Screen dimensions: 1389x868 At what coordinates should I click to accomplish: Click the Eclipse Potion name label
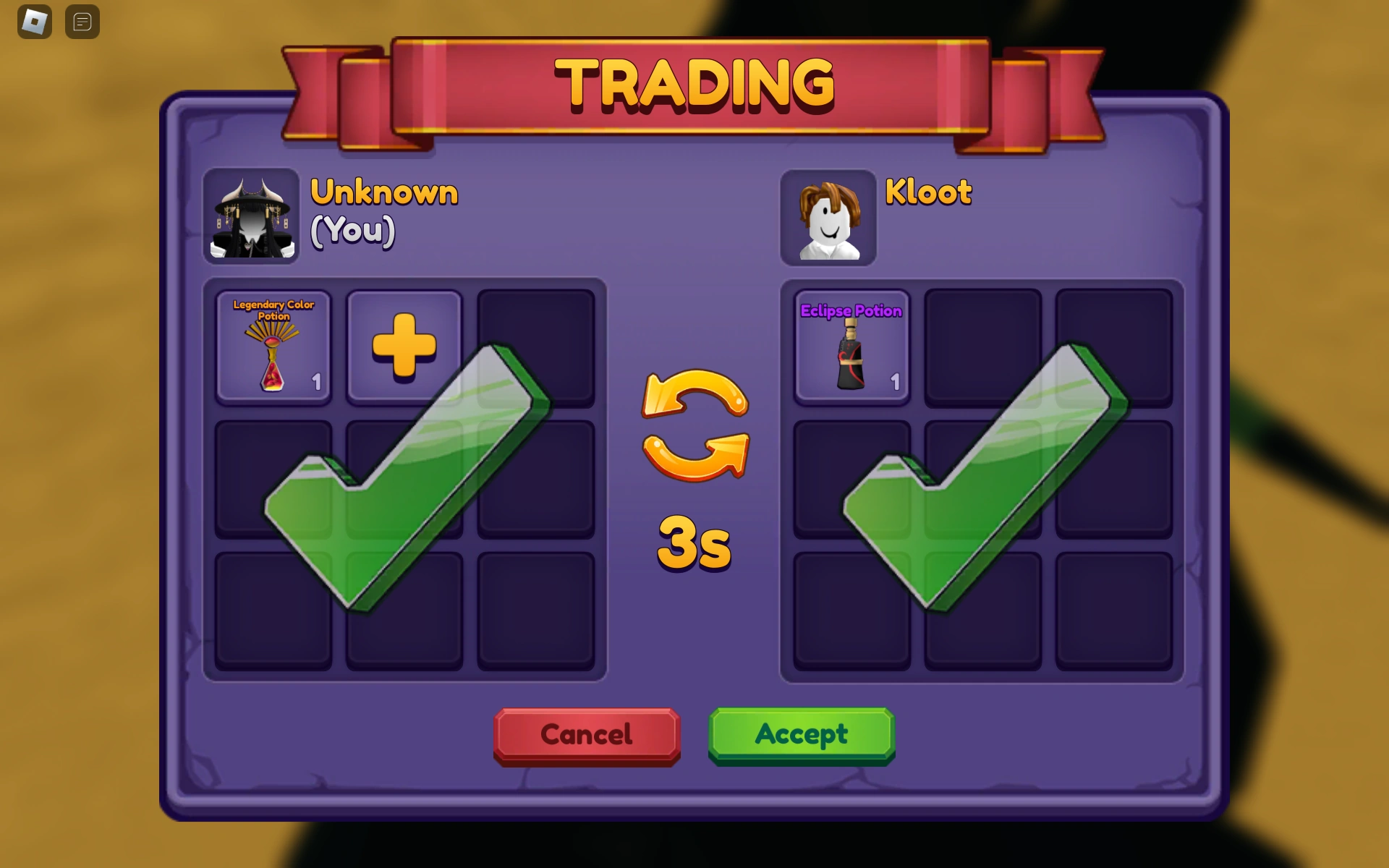pos(851,311)
